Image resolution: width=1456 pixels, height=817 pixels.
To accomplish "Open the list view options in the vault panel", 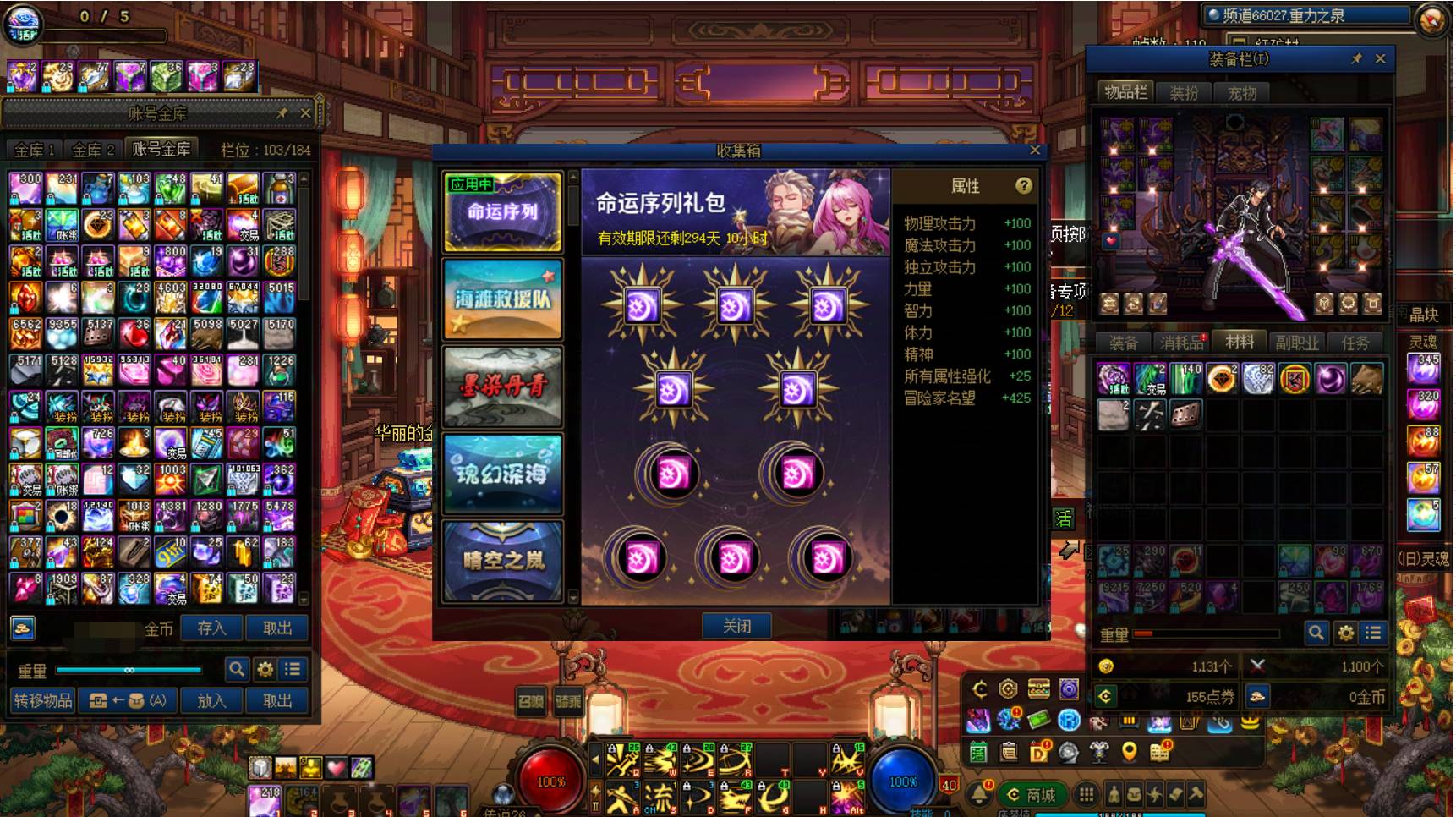I will coord(292,669).
